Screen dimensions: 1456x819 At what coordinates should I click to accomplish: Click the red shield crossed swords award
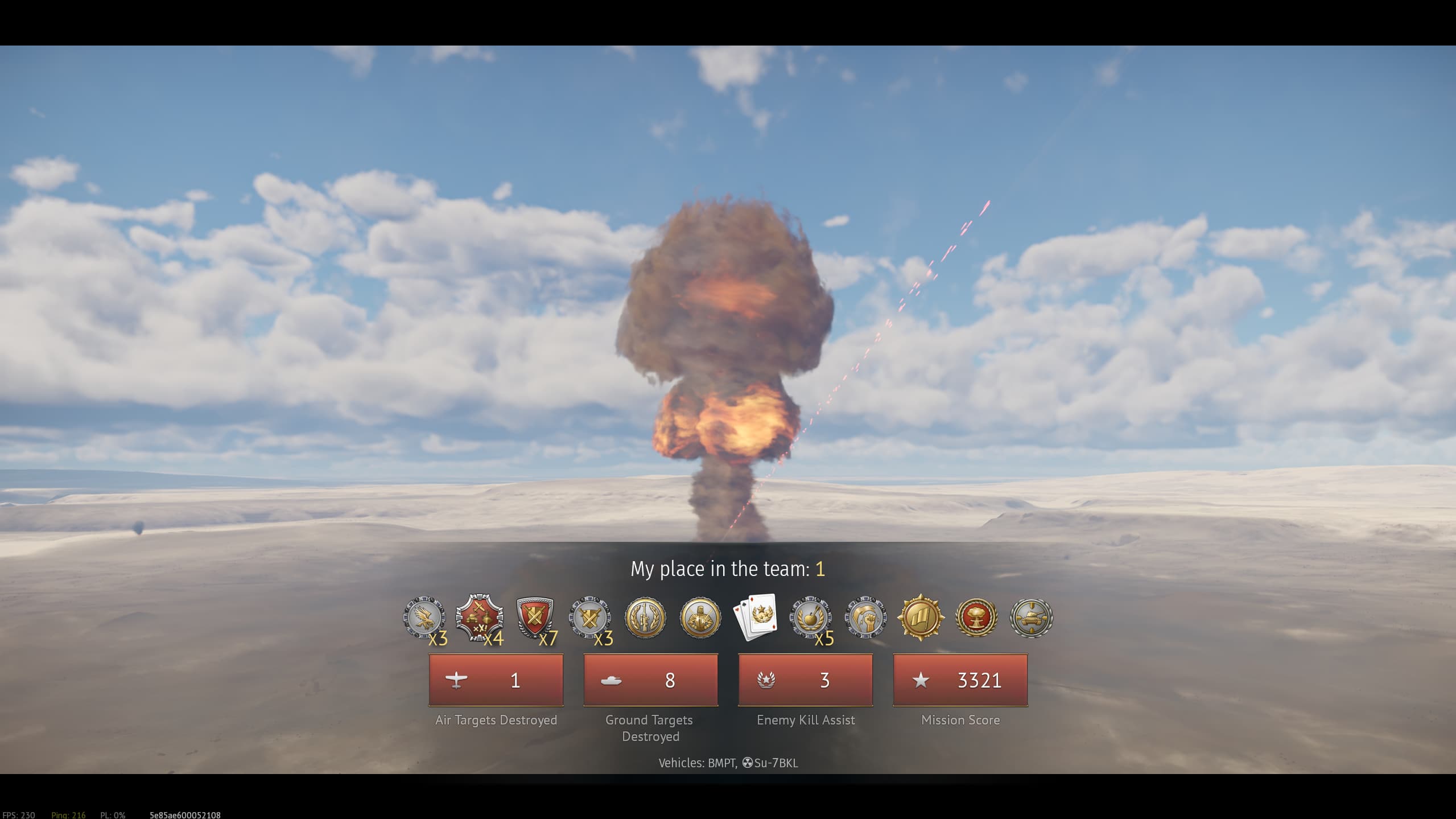click(x=534, y=618)
